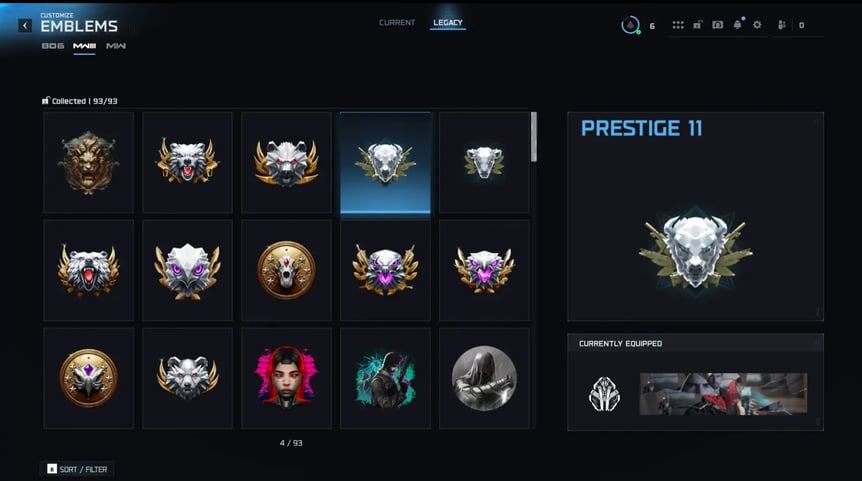The width and height of the screenshot is (862, 481).
Task: Open the notifications bell
Action: [737, 25]
